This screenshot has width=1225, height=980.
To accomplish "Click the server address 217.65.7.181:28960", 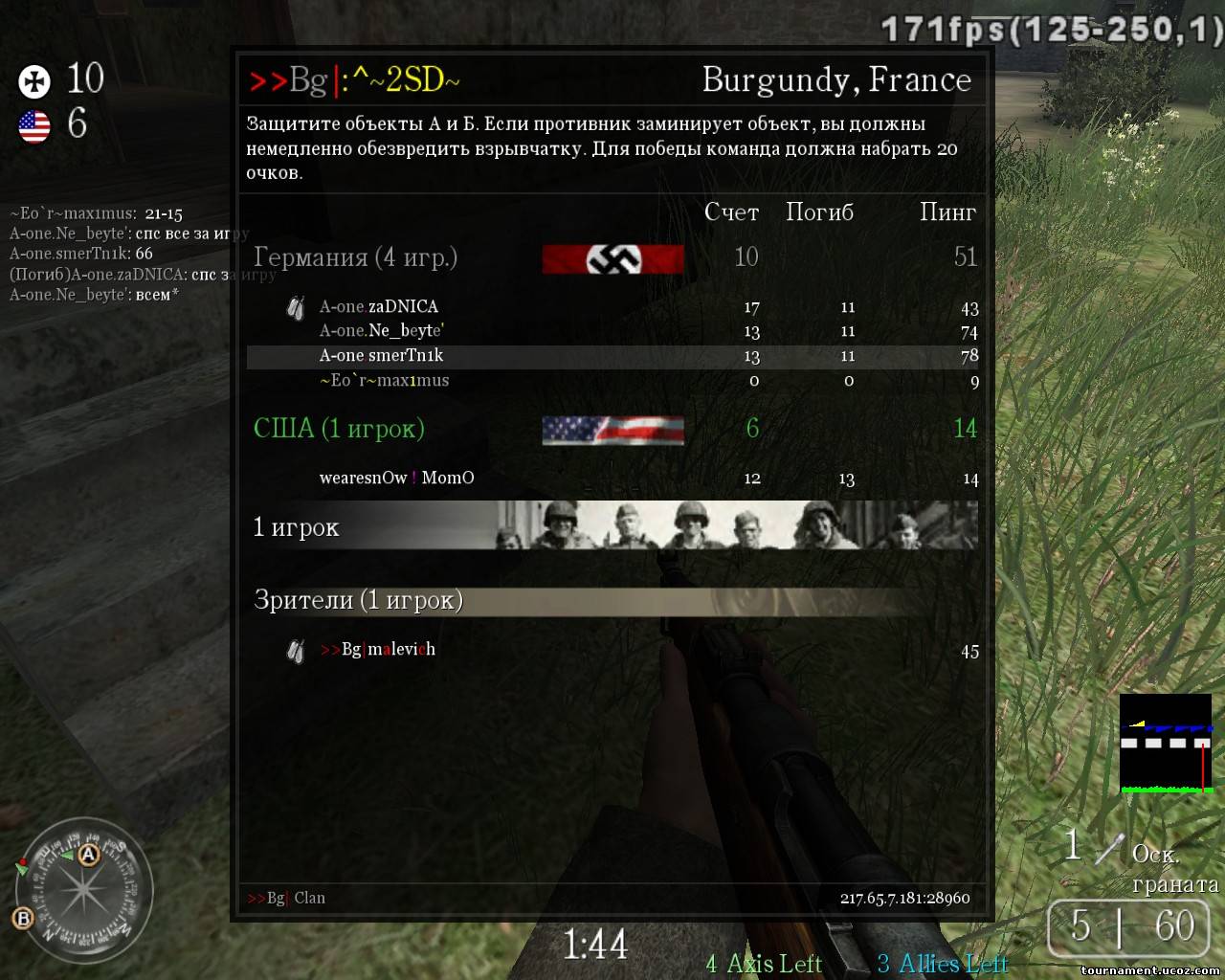I will pos(904,898).
